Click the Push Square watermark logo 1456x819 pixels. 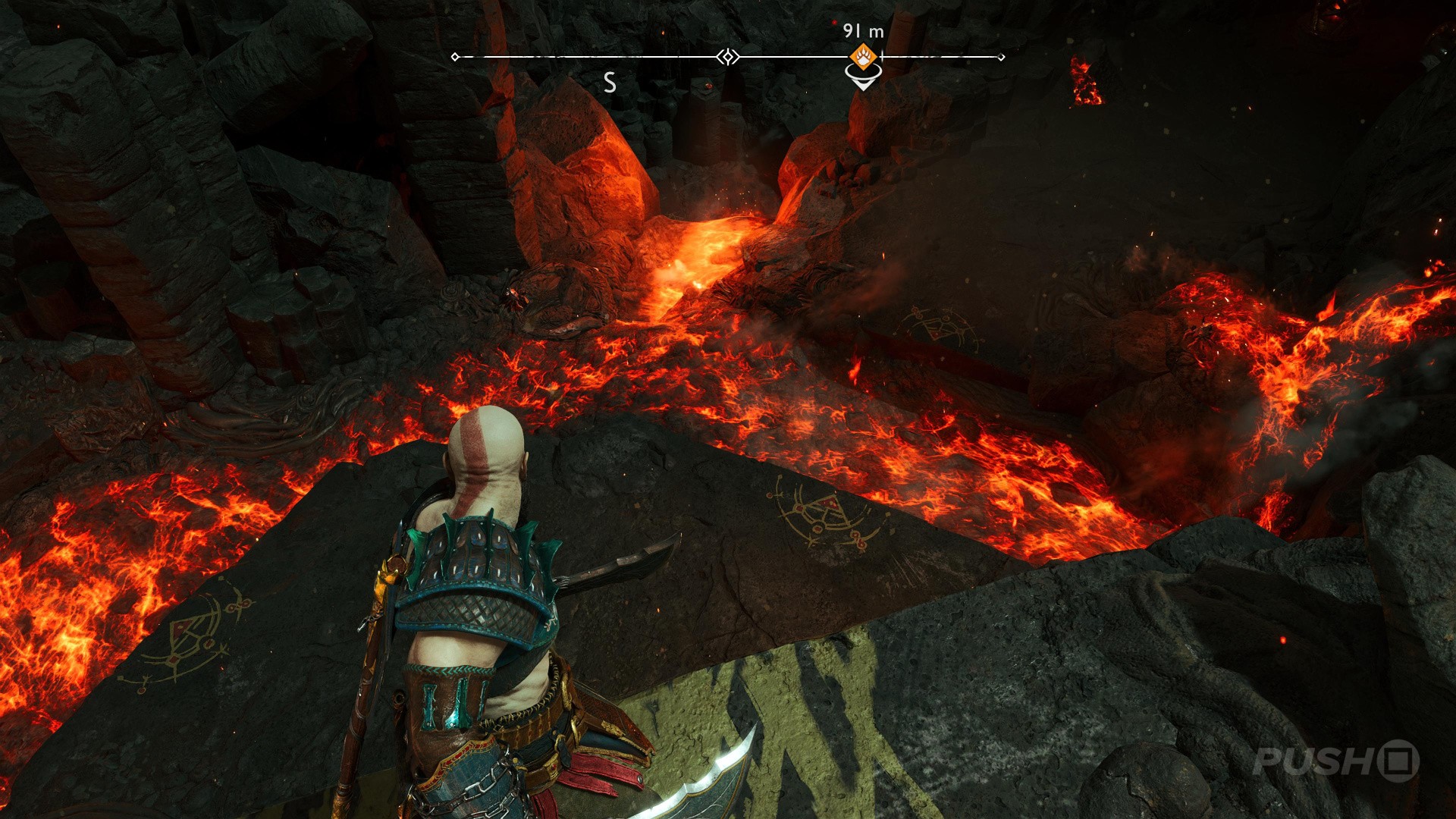[1335, 761]
